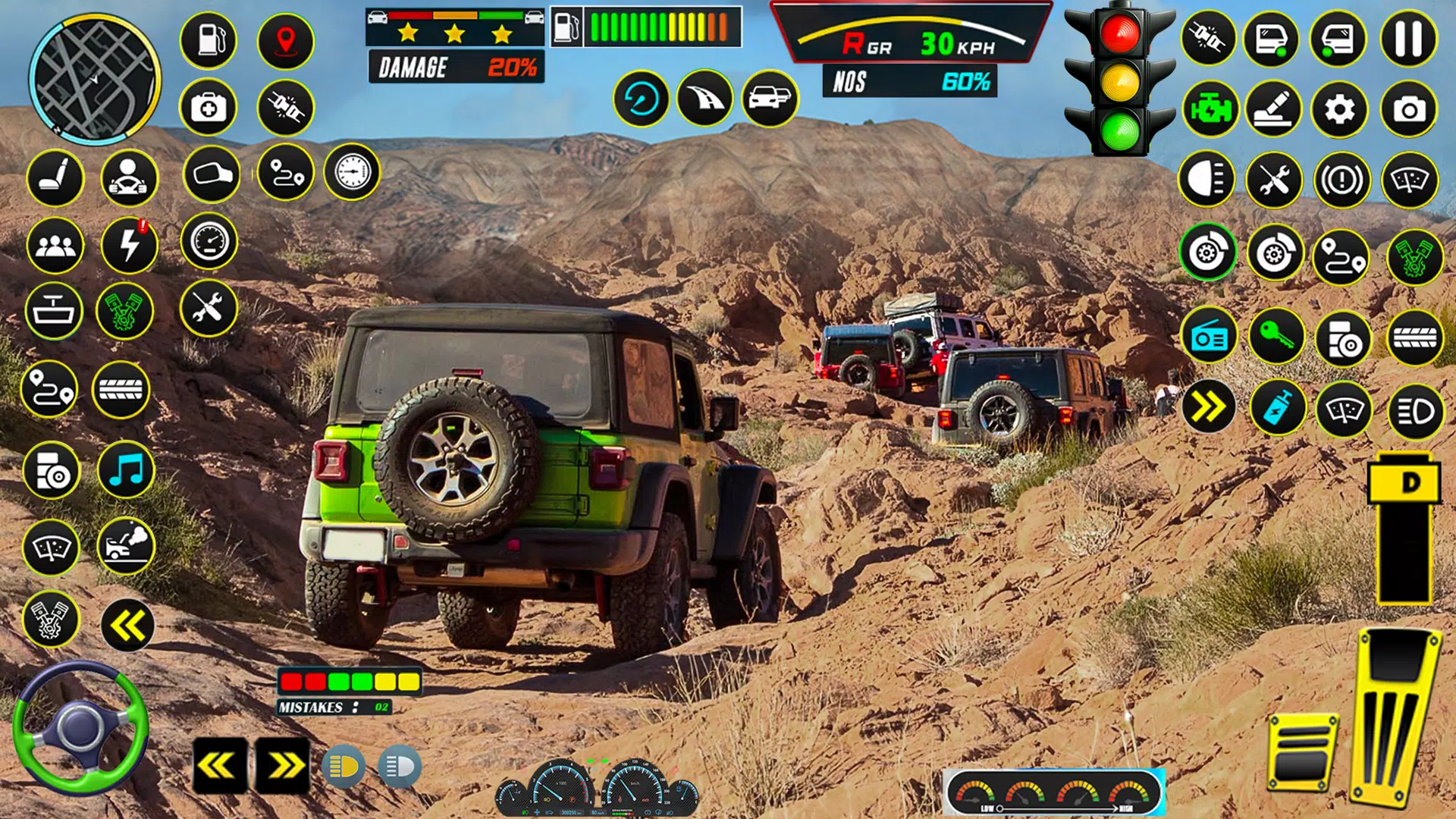Open the group of people icon
The image size is (1456, 819).
[x=55, y=245]
